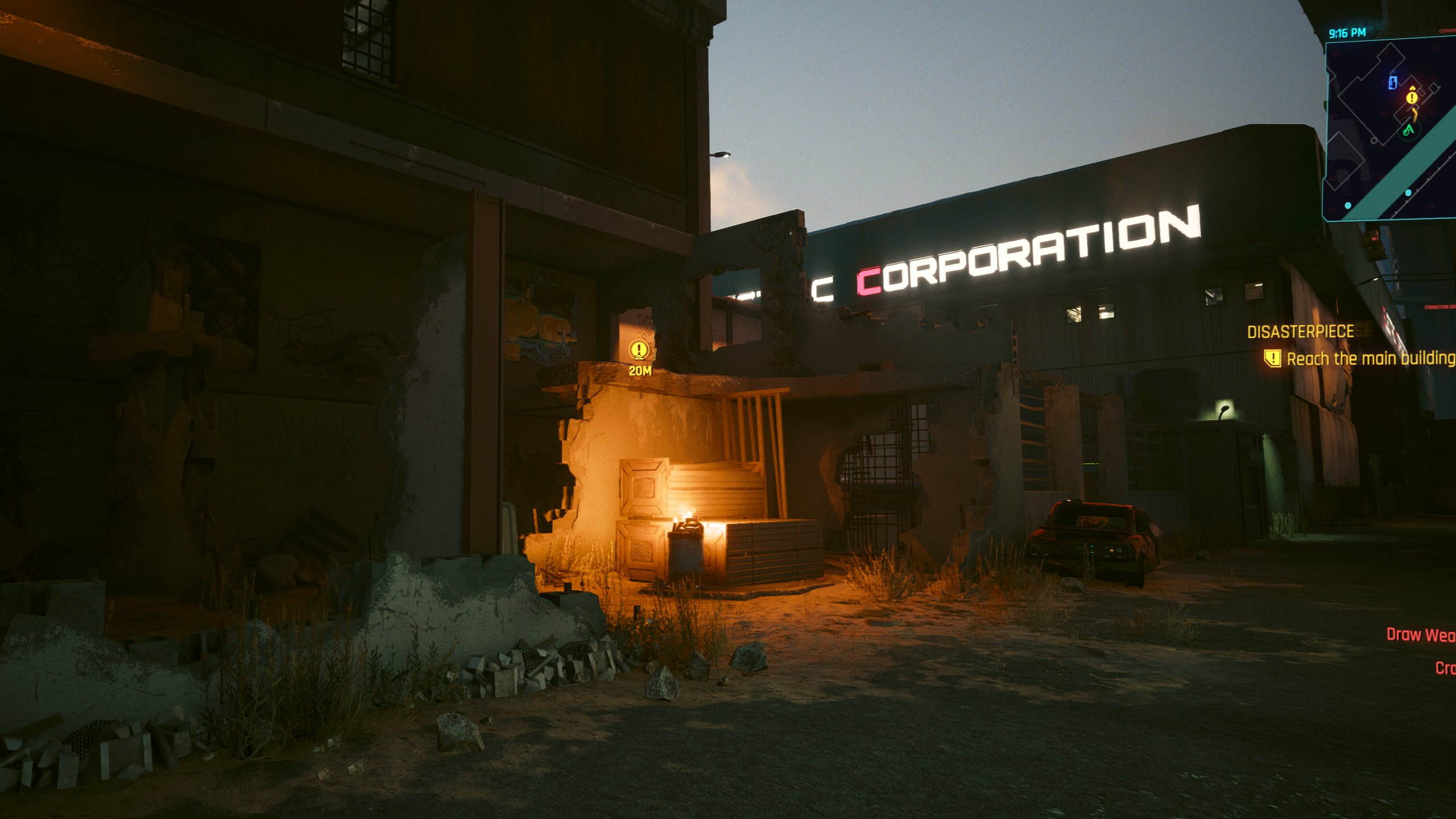
Task: Click the red connection indicator above the minimap
Action: point(1446,31)
